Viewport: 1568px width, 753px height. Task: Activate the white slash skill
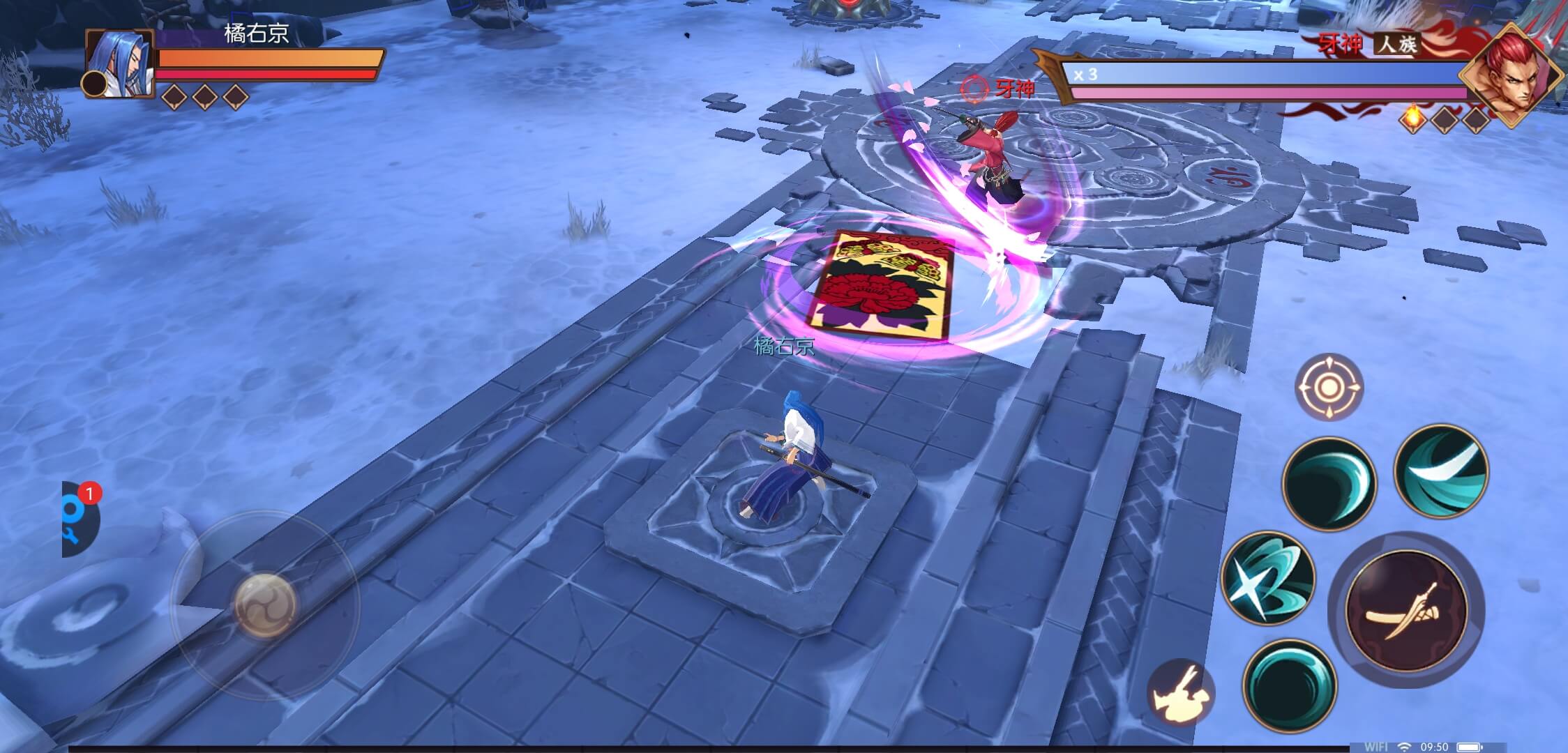point(1441,471)
